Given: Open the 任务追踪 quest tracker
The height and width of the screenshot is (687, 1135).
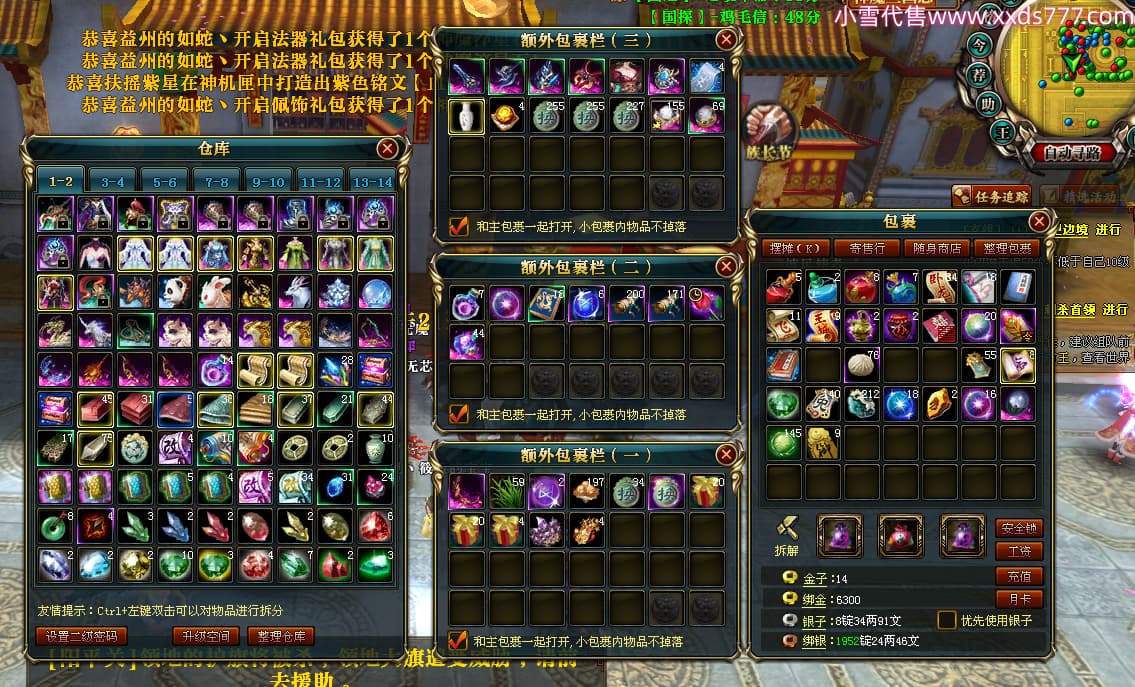Looking at the screenshot, I should tap(992, 196).
